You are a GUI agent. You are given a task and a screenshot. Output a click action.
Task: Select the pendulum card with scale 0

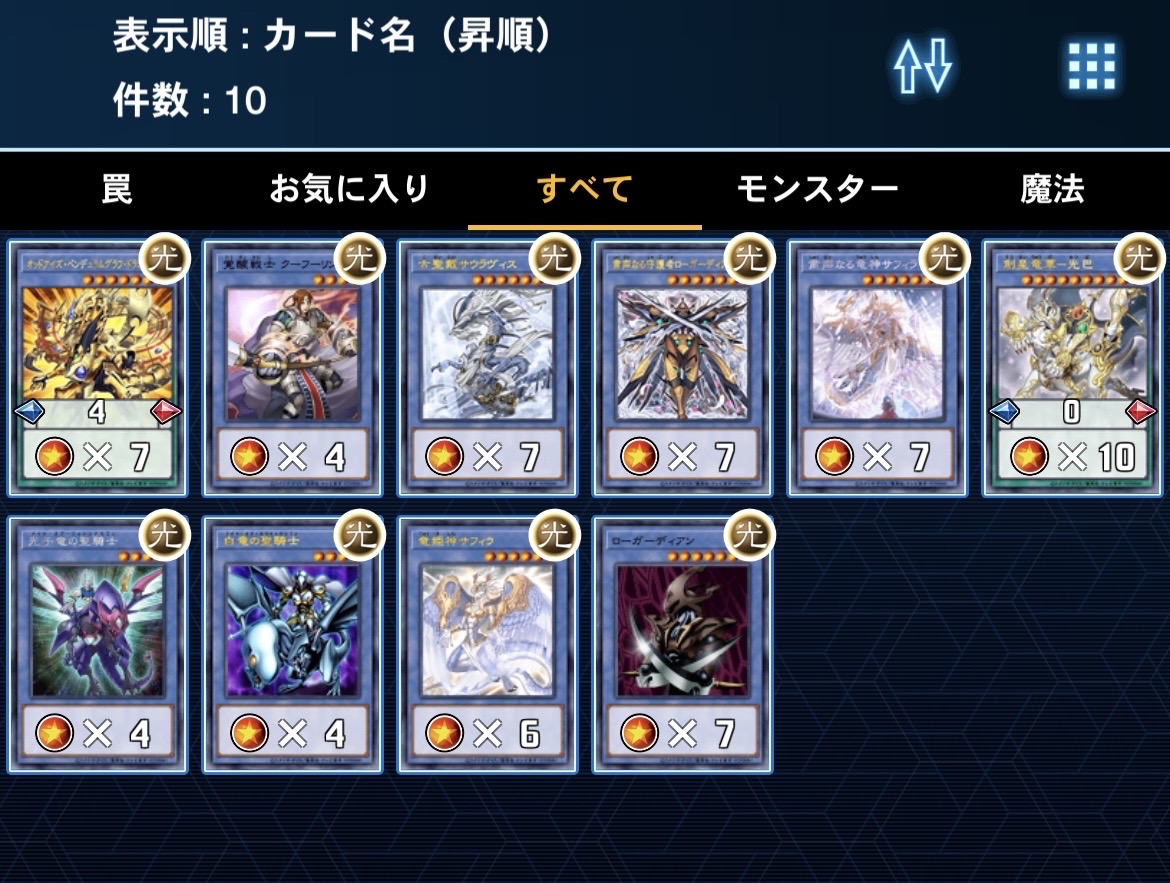(x=1072, y=368)
